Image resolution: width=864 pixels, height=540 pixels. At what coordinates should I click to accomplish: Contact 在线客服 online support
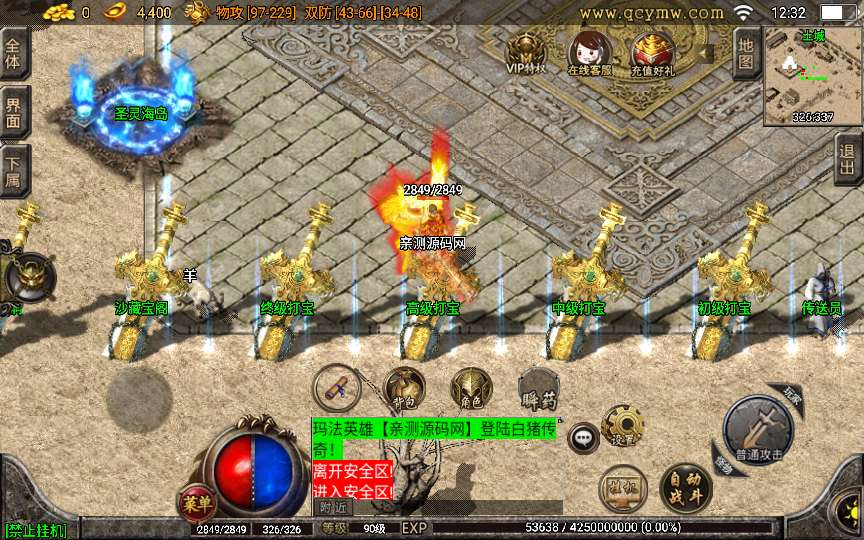tap(589, 54)
